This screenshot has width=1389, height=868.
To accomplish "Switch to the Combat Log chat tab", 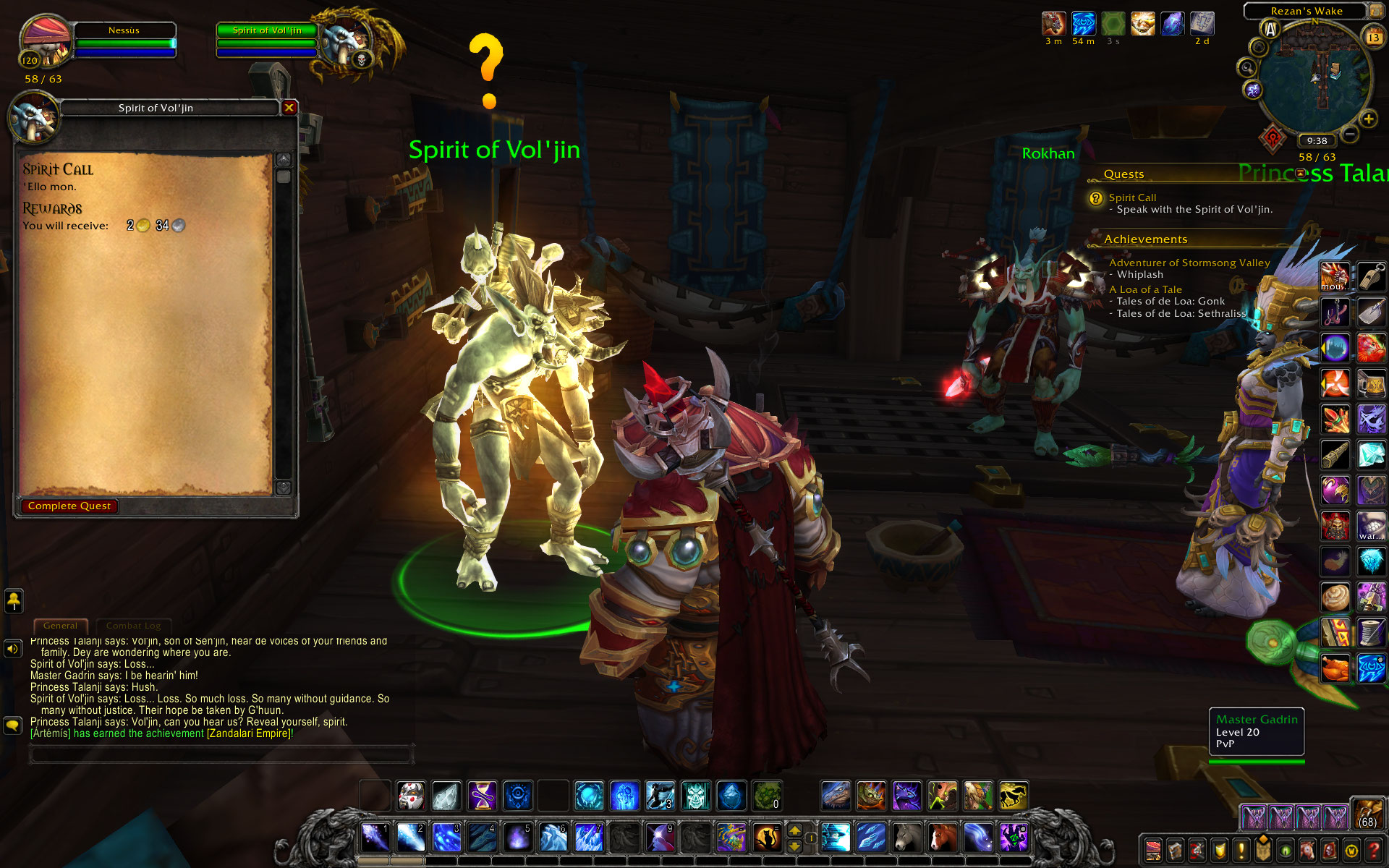I will click(133, 626).
